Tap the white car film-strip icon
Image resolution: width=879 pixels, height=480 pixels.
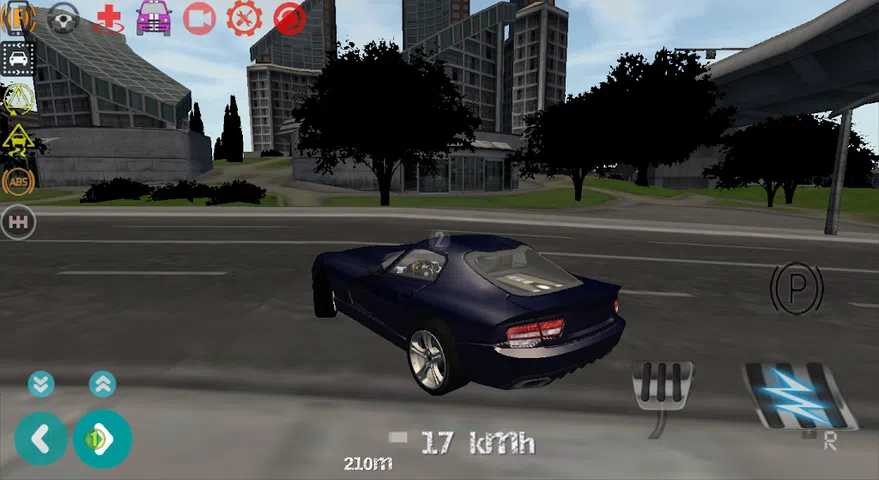[18, 58]
